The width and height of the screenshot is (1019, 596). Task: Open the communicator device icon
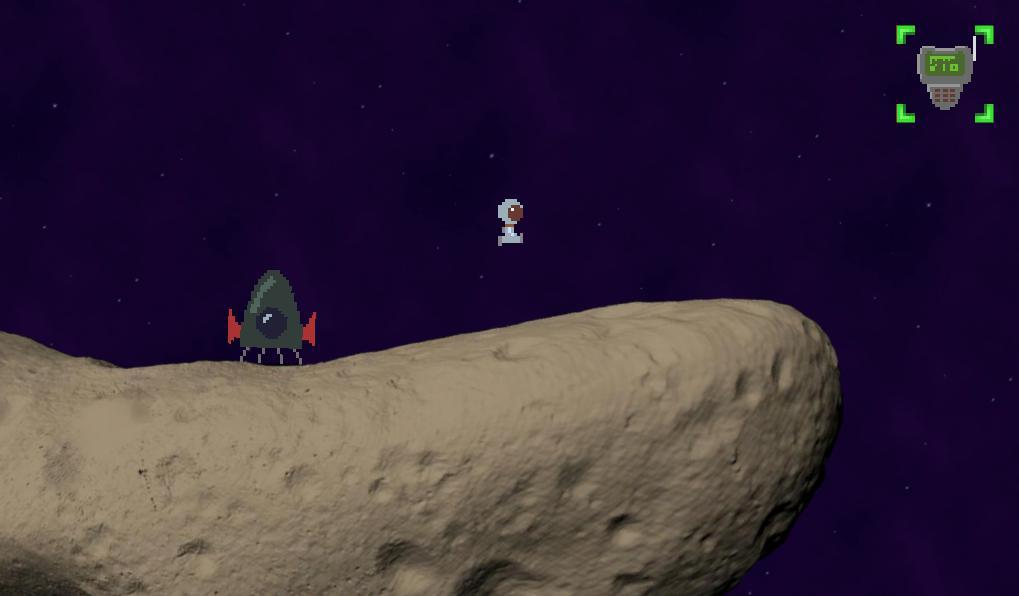[944, 74]
